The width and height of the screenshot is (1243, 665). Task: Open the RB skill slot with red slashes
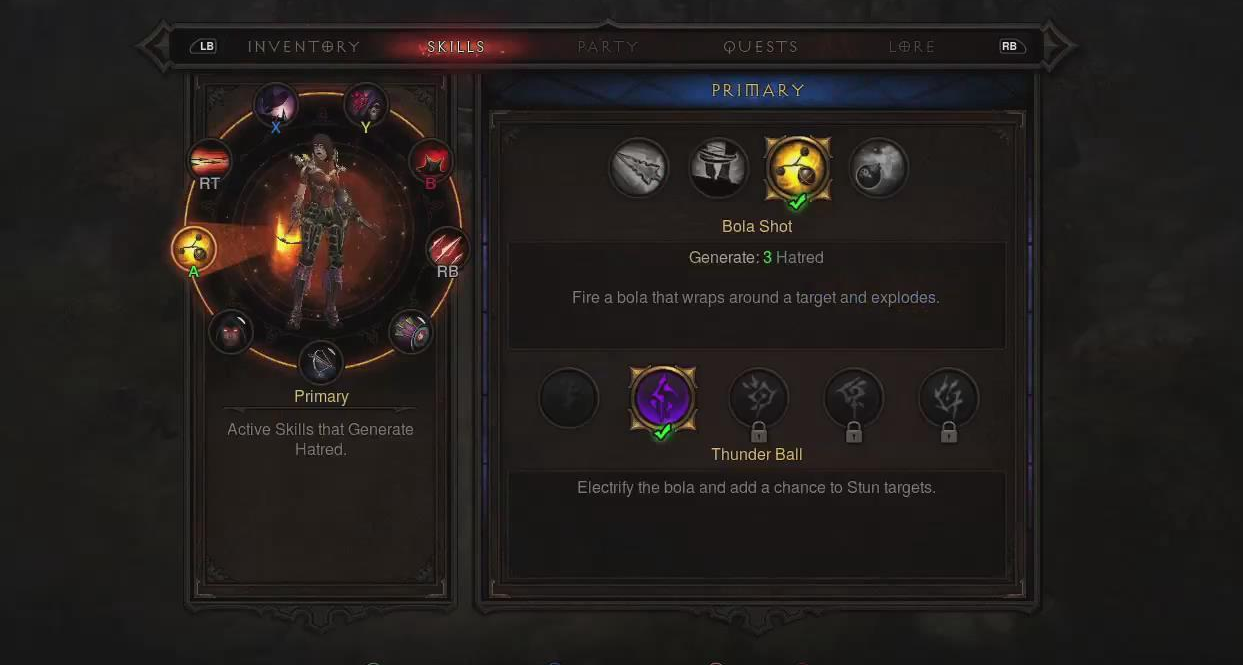tap(447, 249)
